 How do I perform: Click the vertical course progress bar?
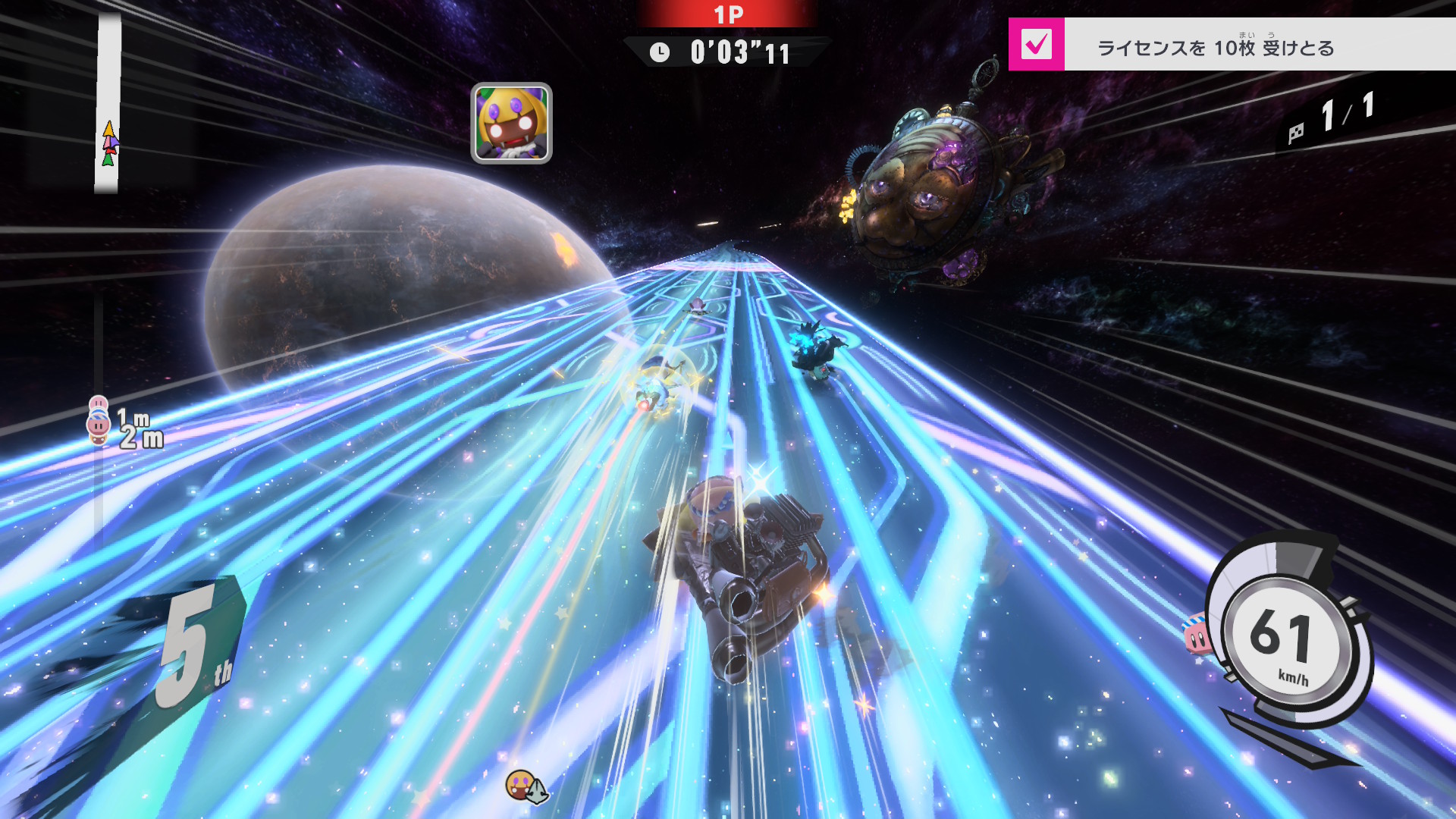tap(108, 102)
